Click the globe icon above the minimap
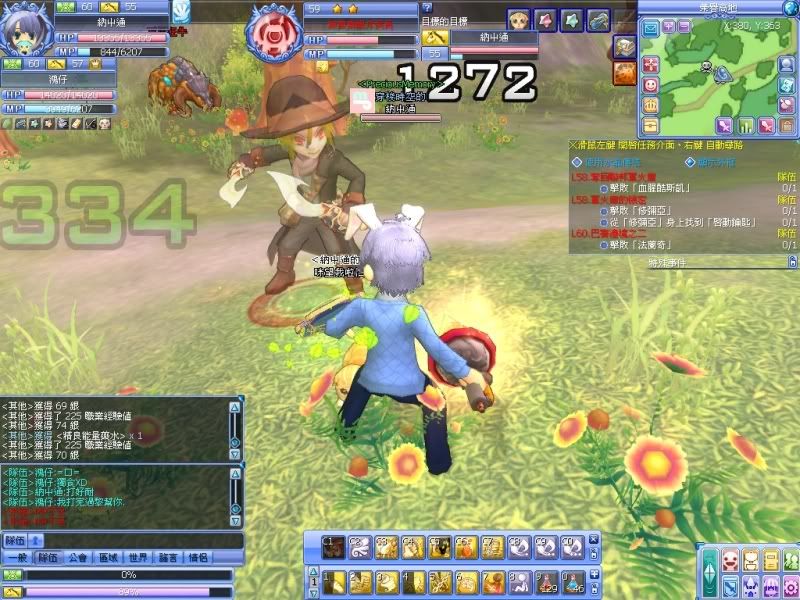 tap(788, 8)
